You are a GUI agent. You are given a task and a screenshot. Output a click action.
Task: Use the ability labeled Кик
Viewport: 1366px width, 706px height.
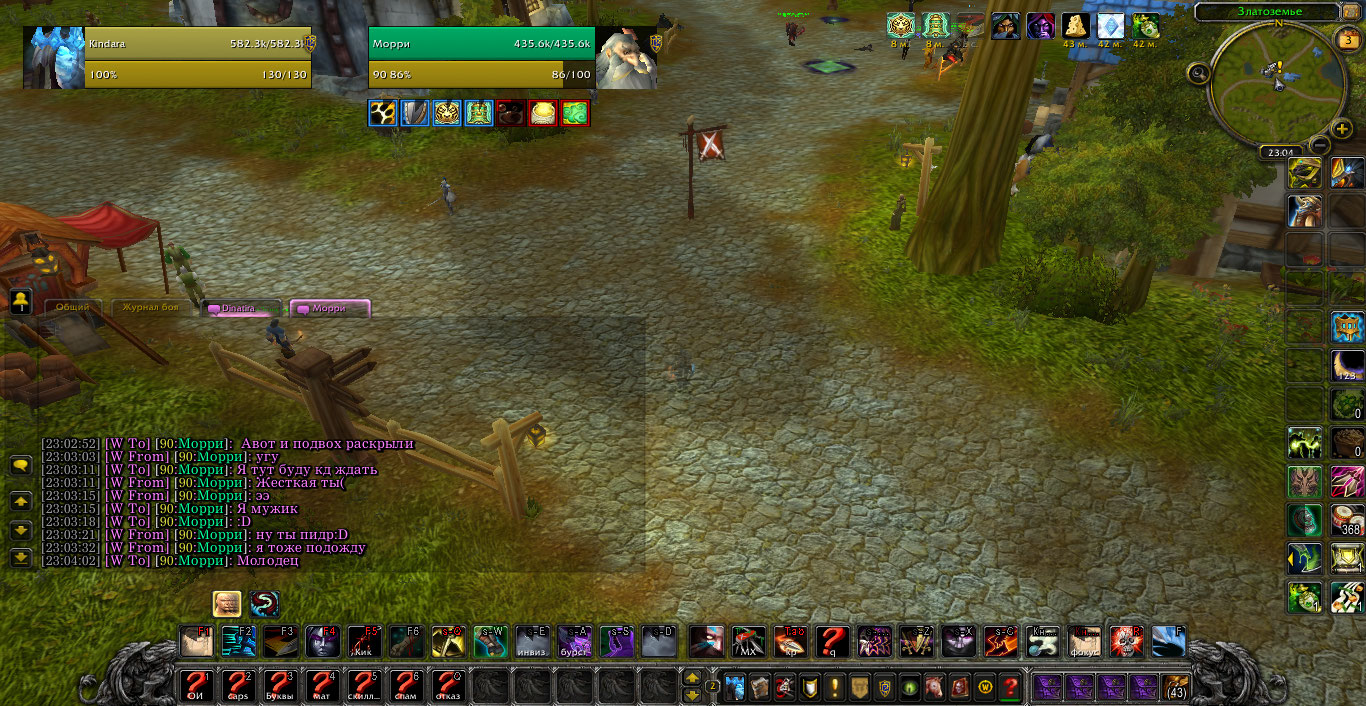(365, 641)
